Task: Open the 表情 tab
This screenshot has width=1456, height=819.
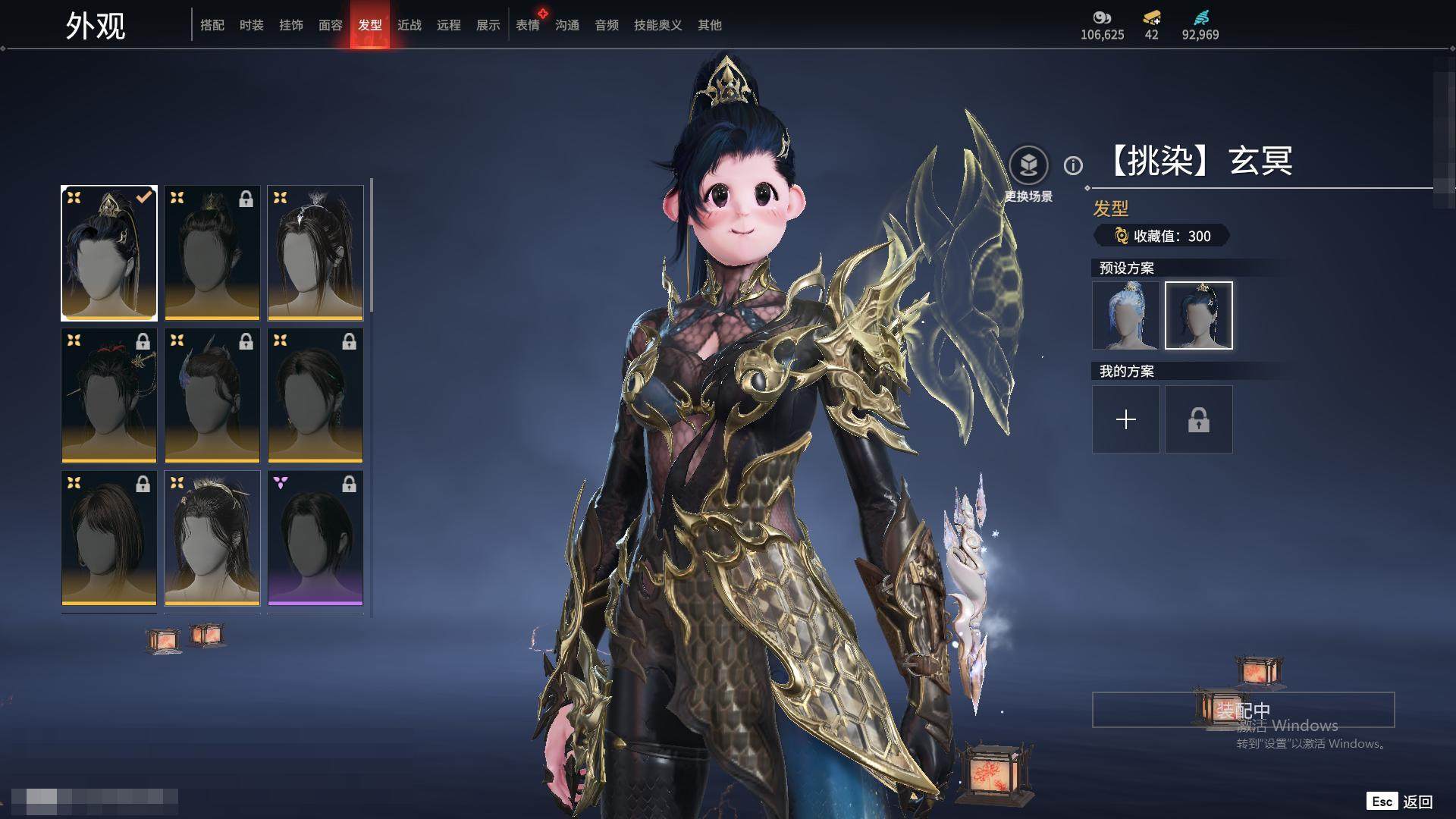Action: tap(528, 25)
